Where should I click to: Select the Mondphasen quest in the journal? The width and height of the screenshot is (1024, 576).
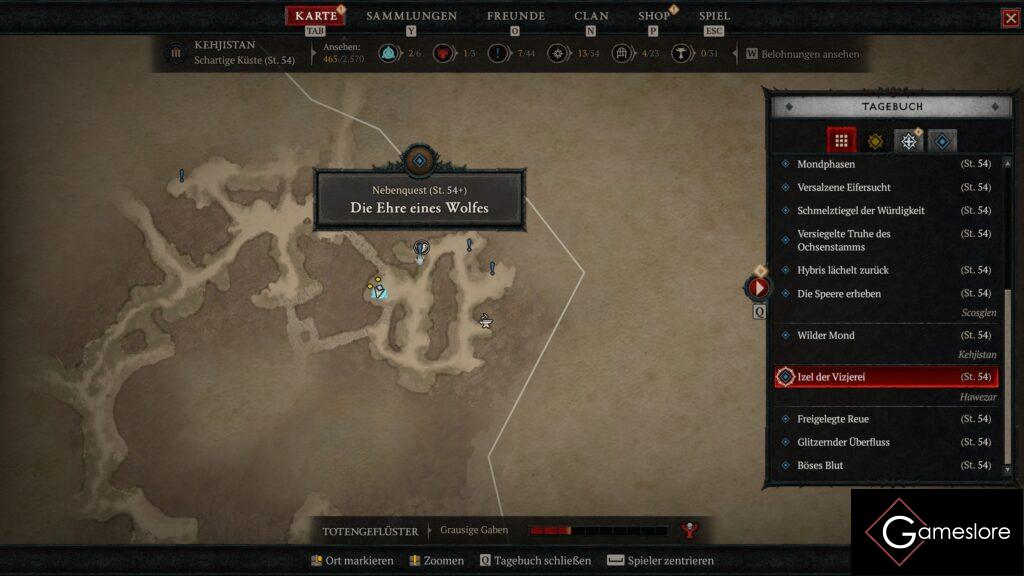pyautogui.click(x=826, y=164)
